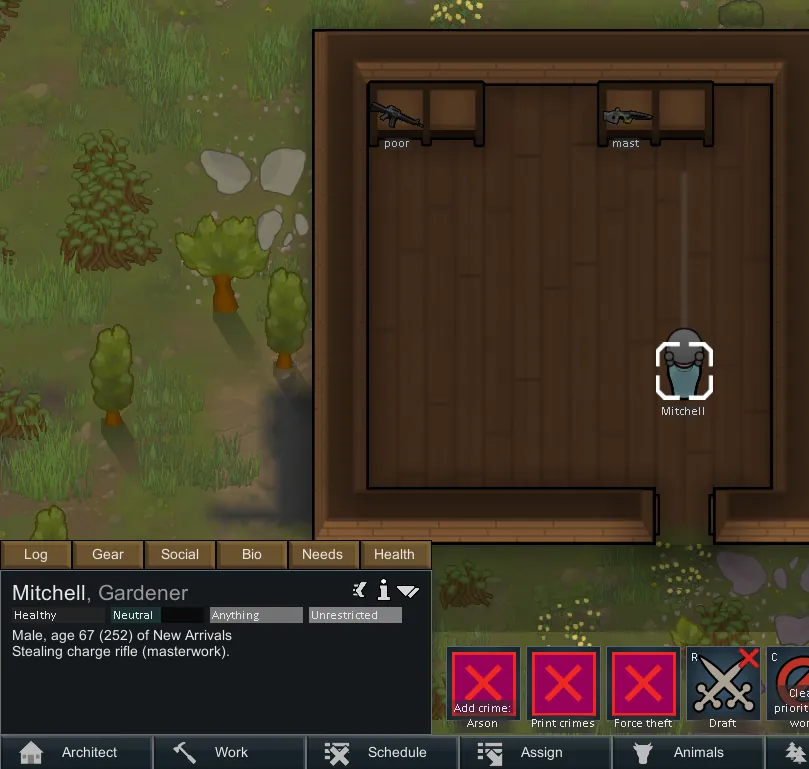Show the Schedule menu
This screenshot has height=769, width=809.
(381, 752)
